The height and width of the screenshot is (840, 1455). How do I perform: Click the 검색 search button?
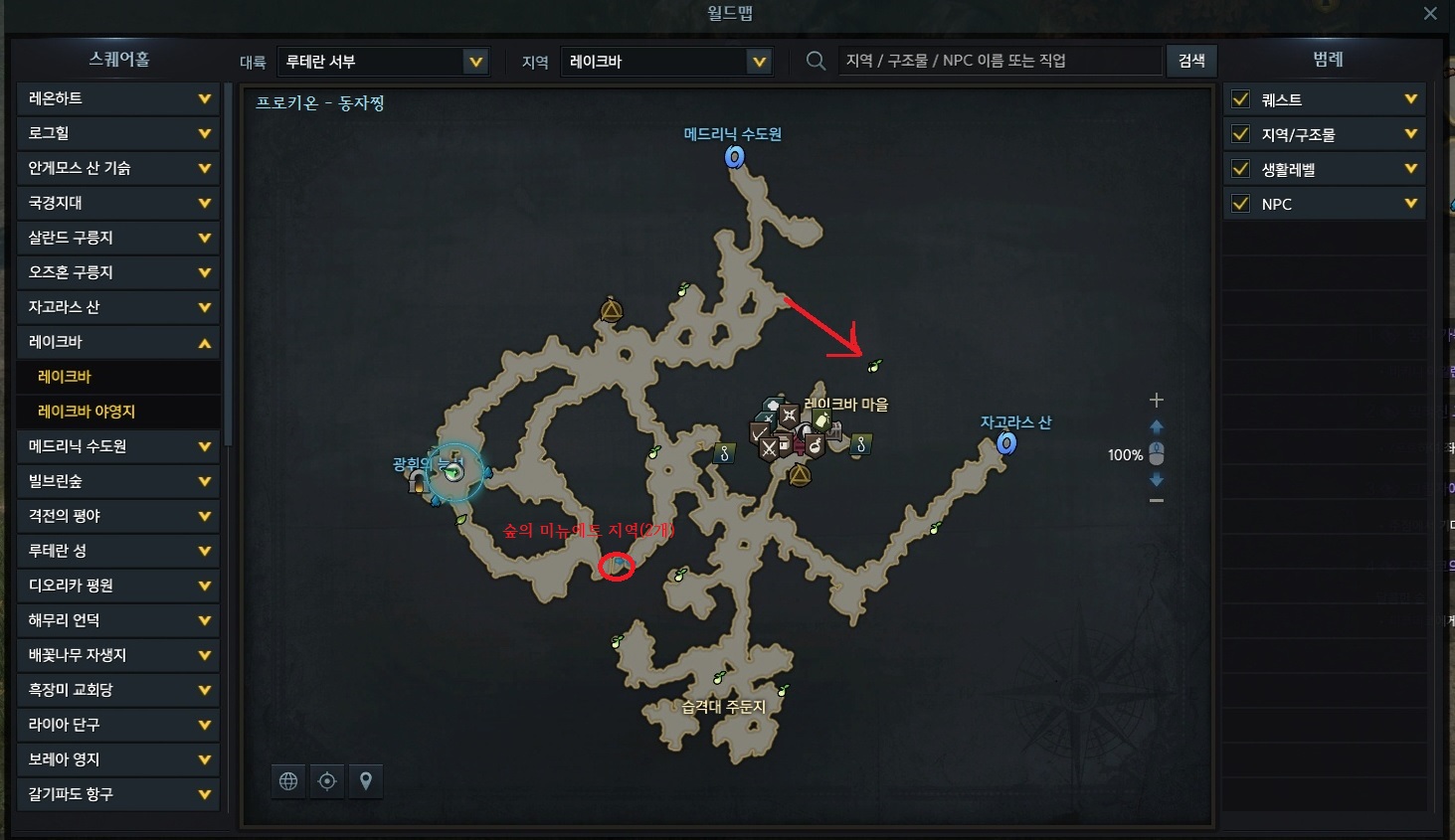click(1191, 61)
